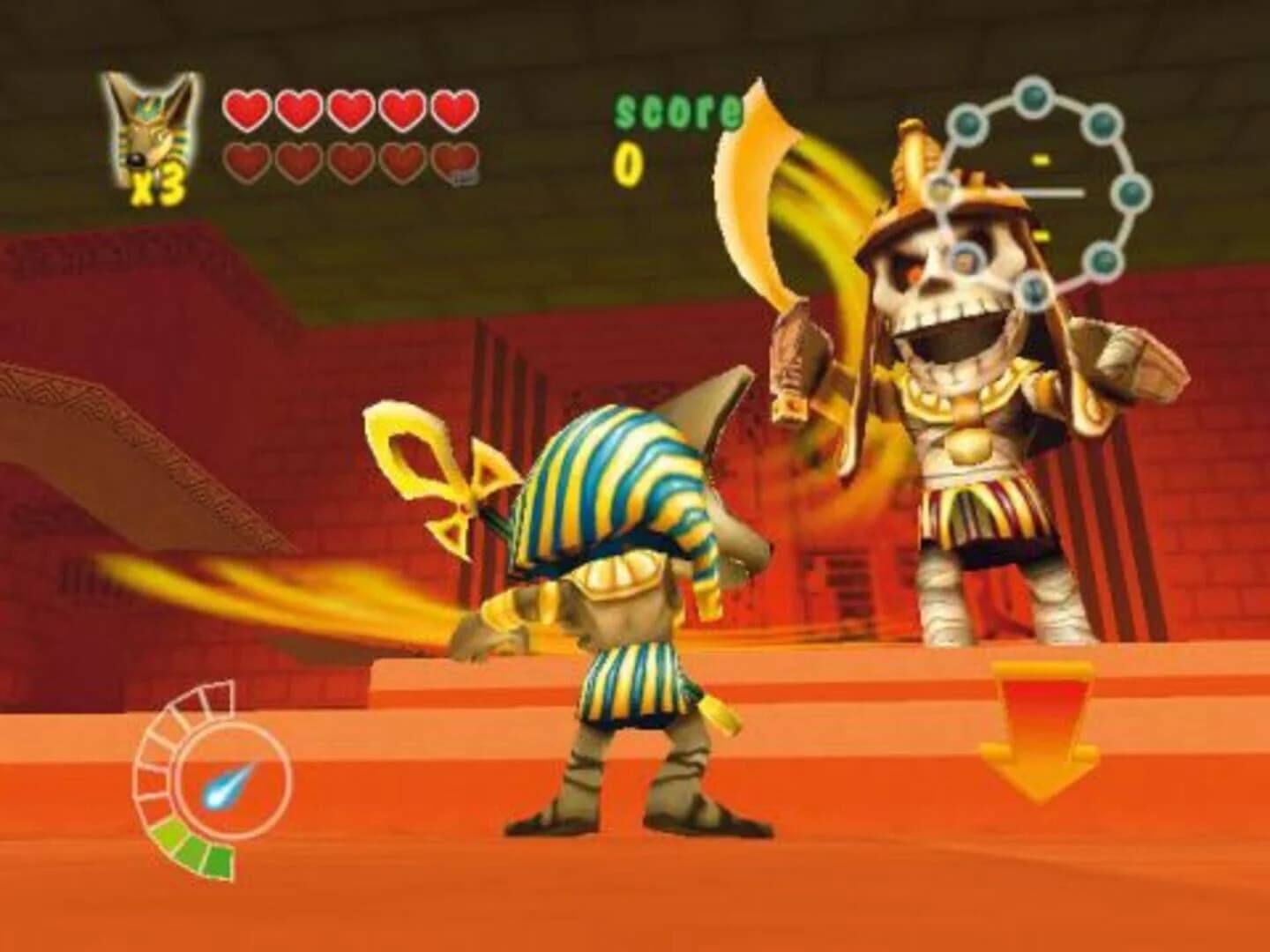Click the upper yellow dash inside the ring dial
Viewport: 1270px width, 952px height.
(1041, 160)
